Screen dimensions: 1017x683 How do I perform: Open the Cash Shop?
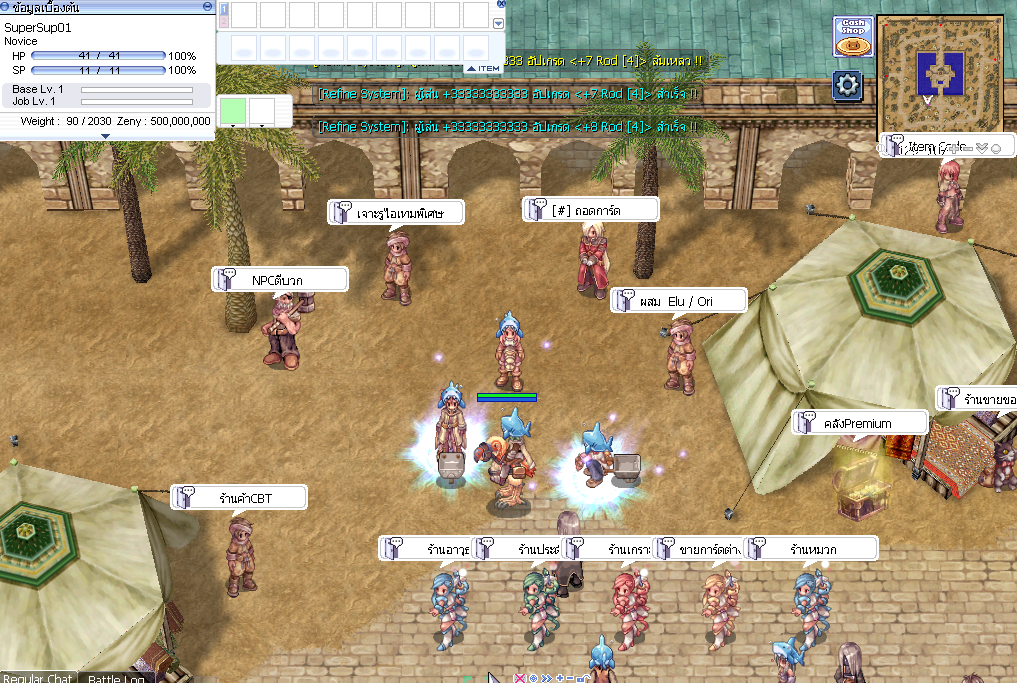pyautogui.click(x=853, y=37)
